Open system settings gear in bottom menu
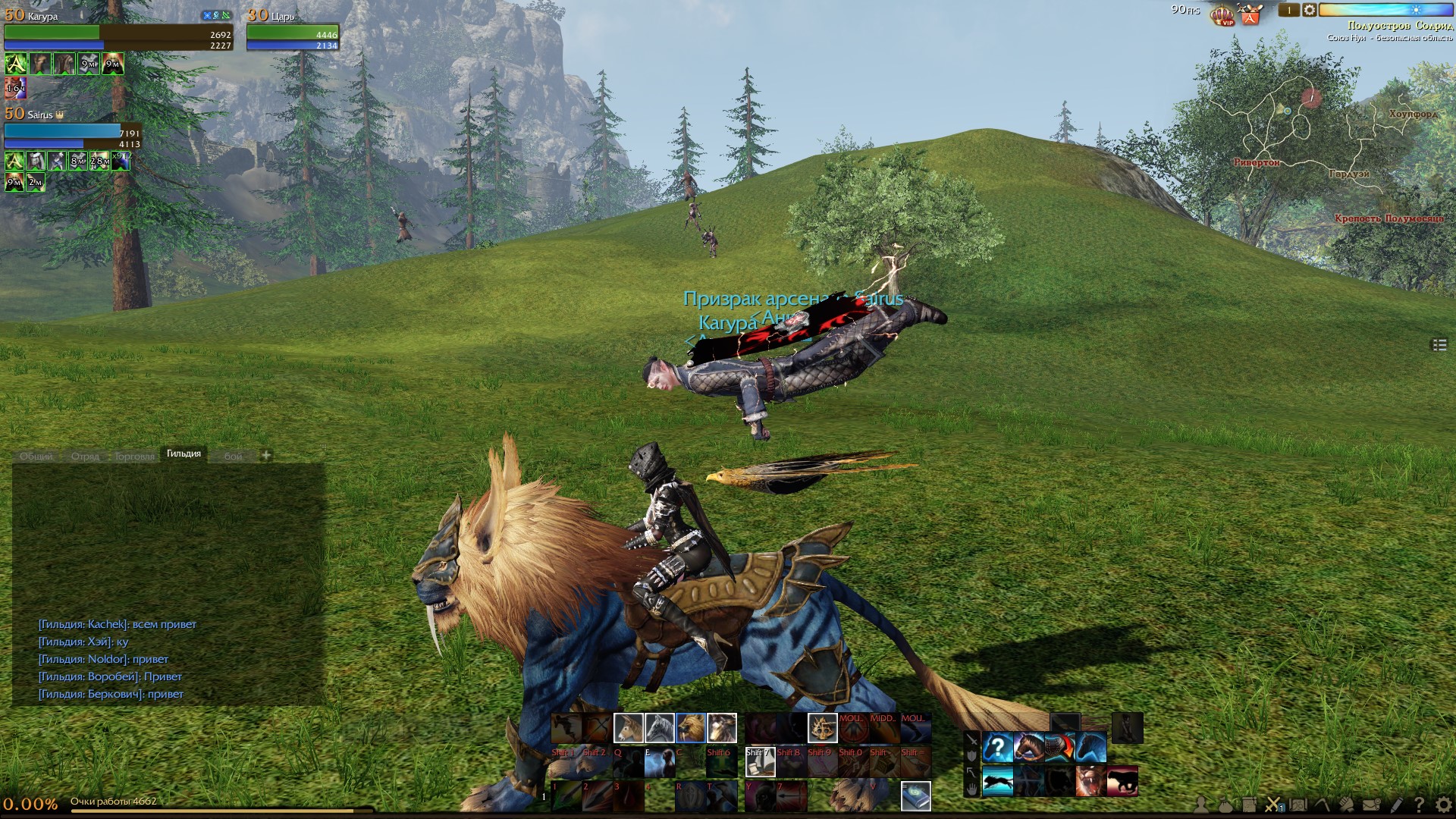 click(1443, 805)
